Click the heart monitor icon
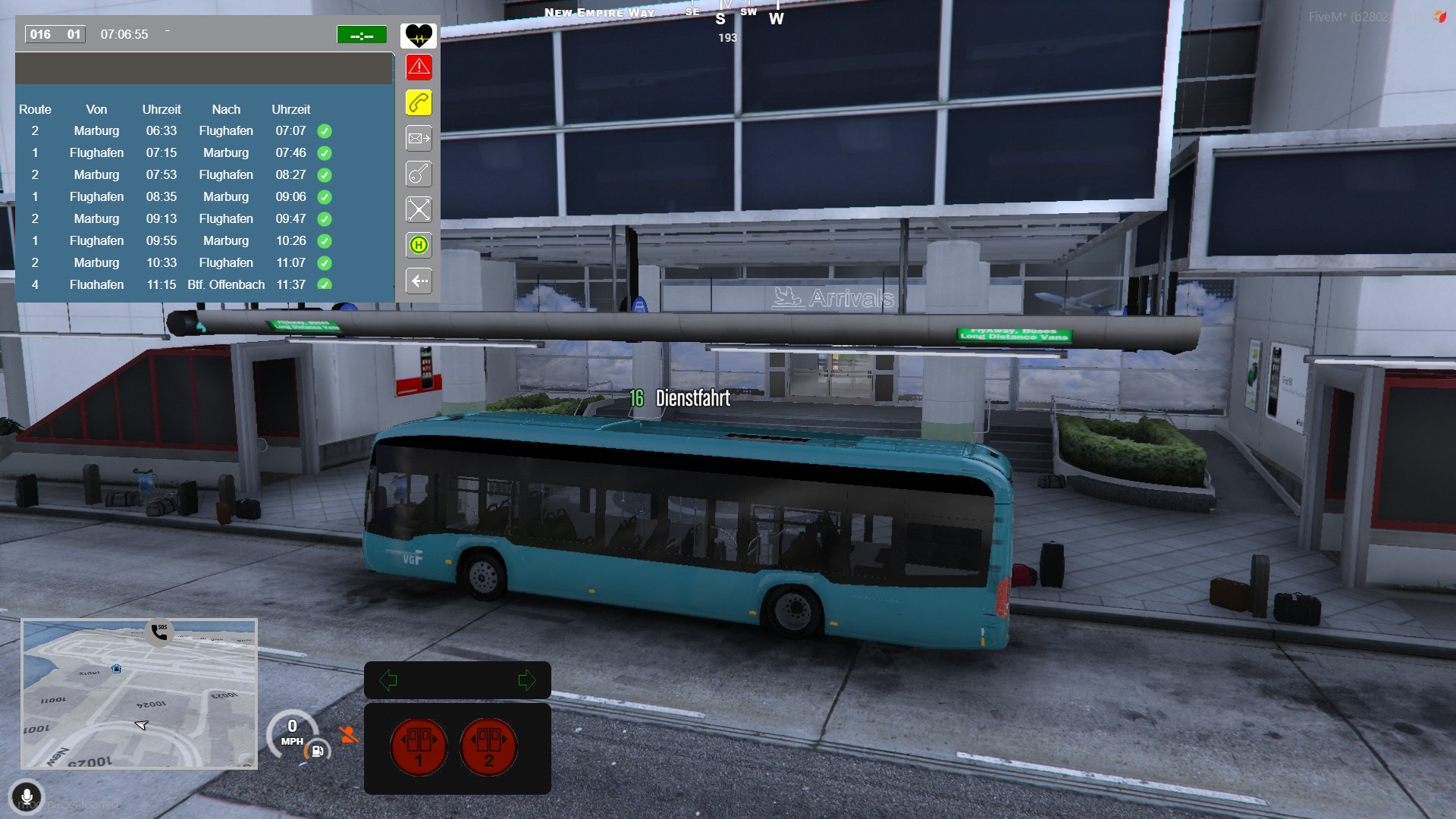 point(419,35)
